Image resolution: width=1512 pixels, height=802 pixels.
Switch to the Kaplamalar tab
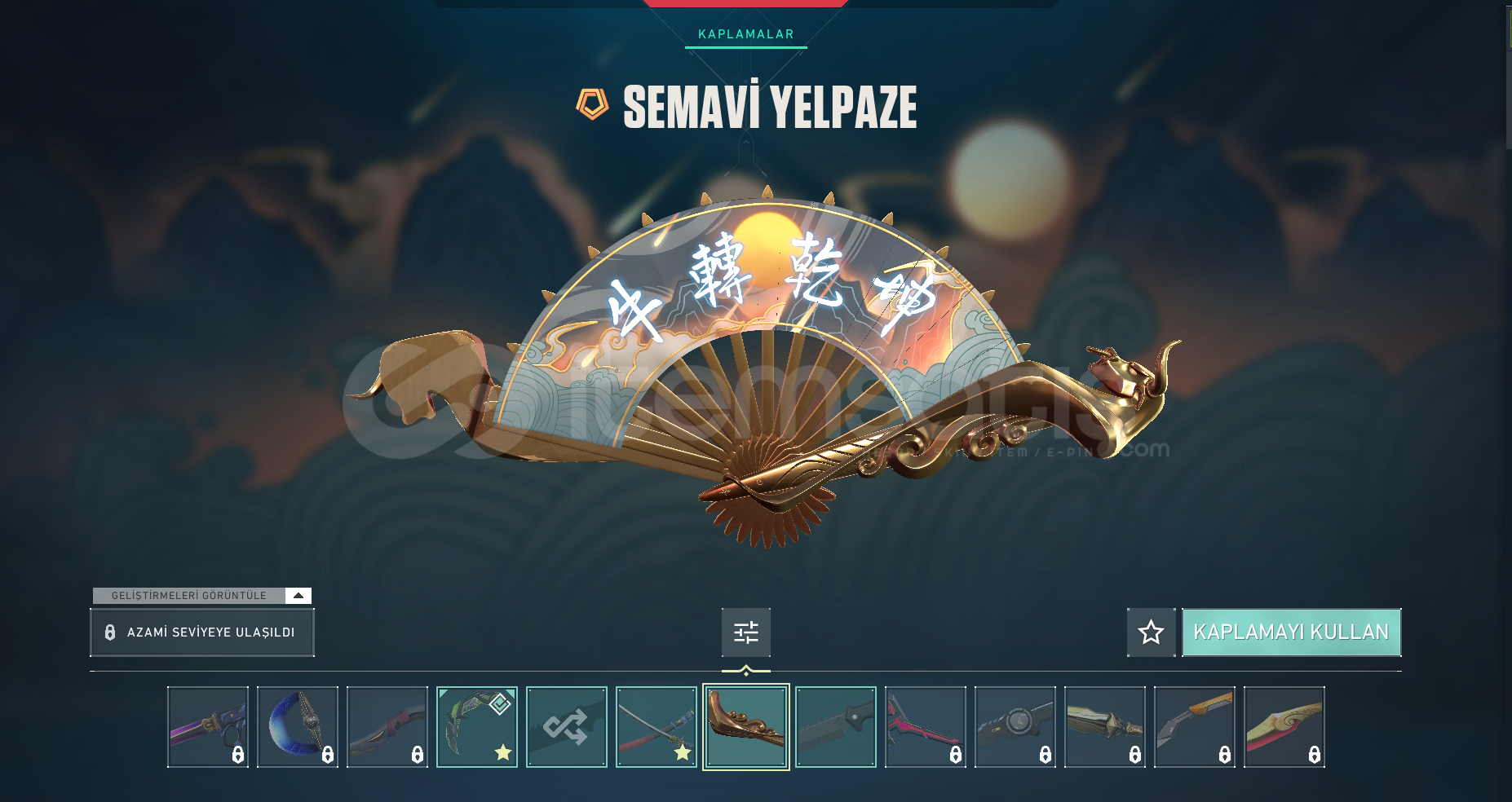pos(745,34)
